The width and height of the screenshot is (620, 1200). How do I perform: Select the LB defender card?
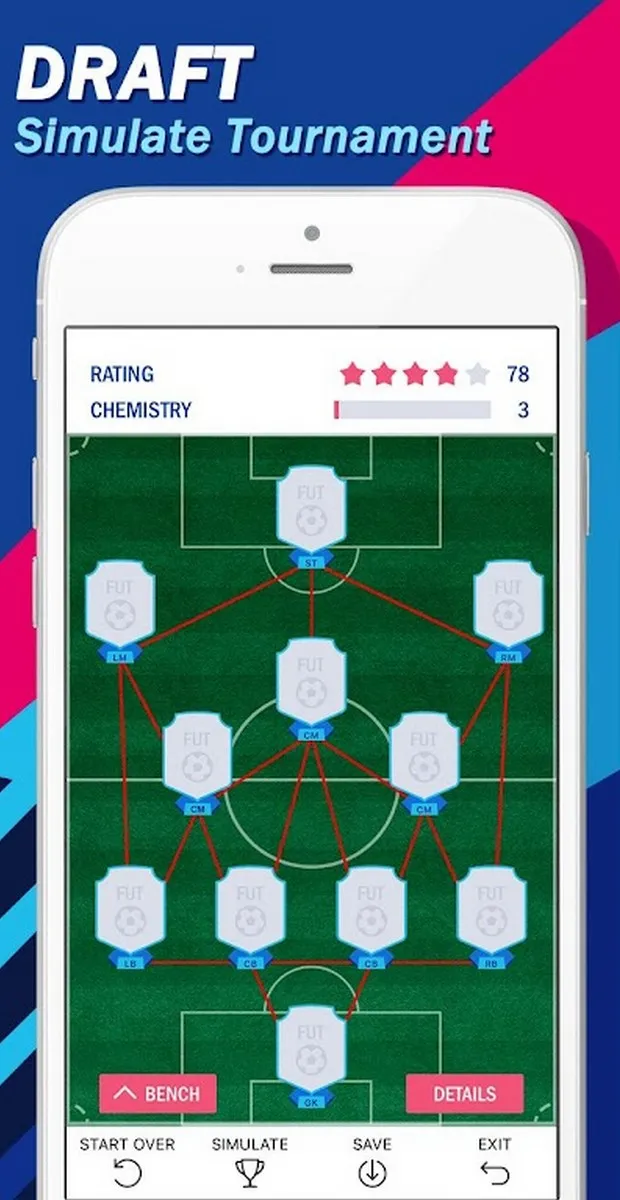[130, 911]
